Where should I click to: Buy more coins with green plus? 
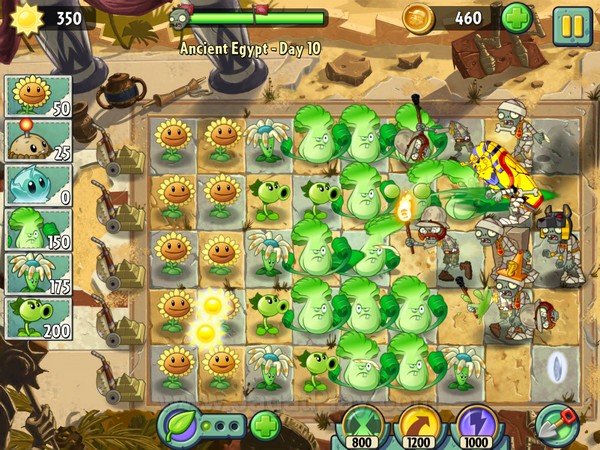pos(517,18)
